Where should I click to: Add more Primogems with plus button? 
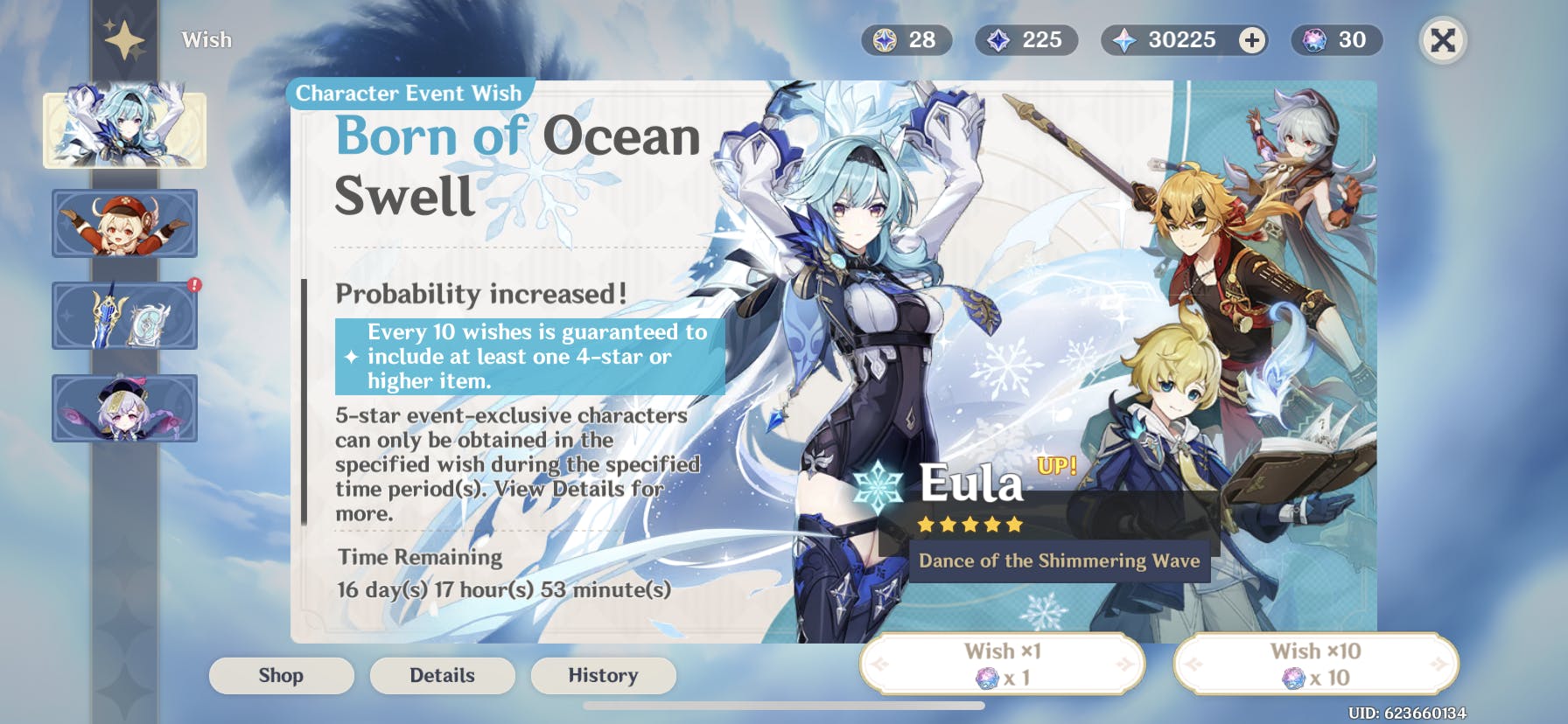tap(1252, 40)
